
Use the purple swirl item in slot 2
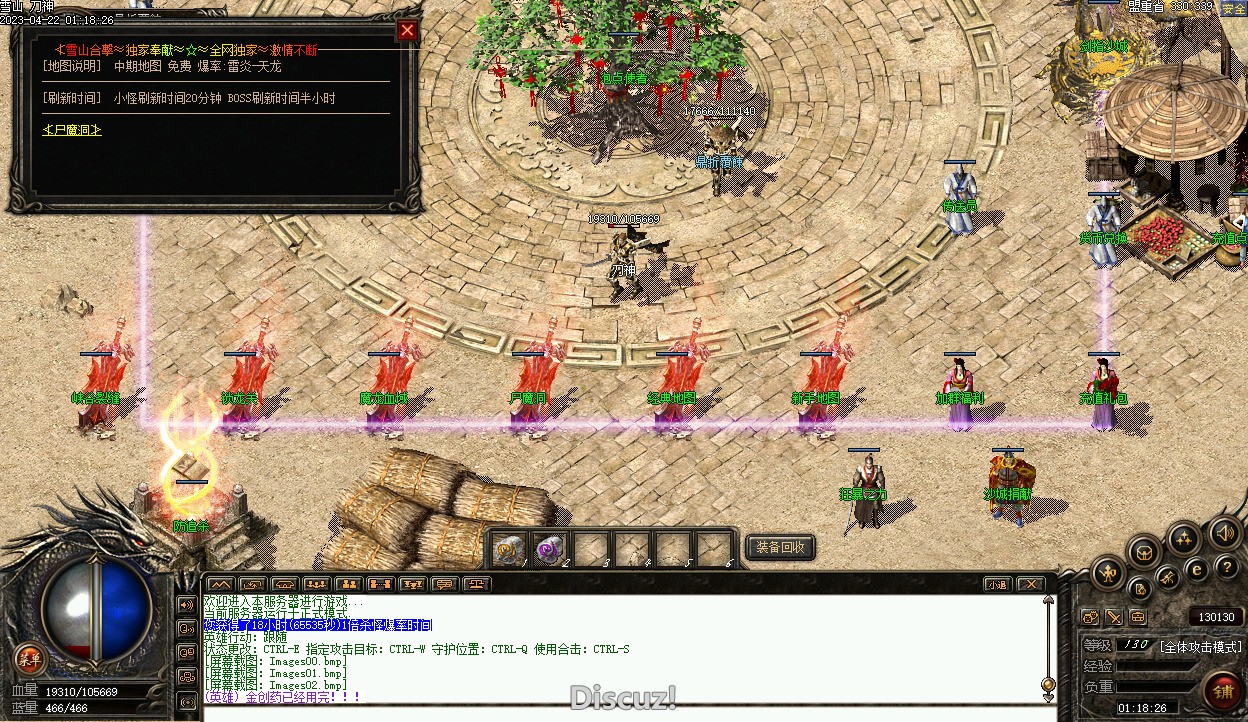550,549
